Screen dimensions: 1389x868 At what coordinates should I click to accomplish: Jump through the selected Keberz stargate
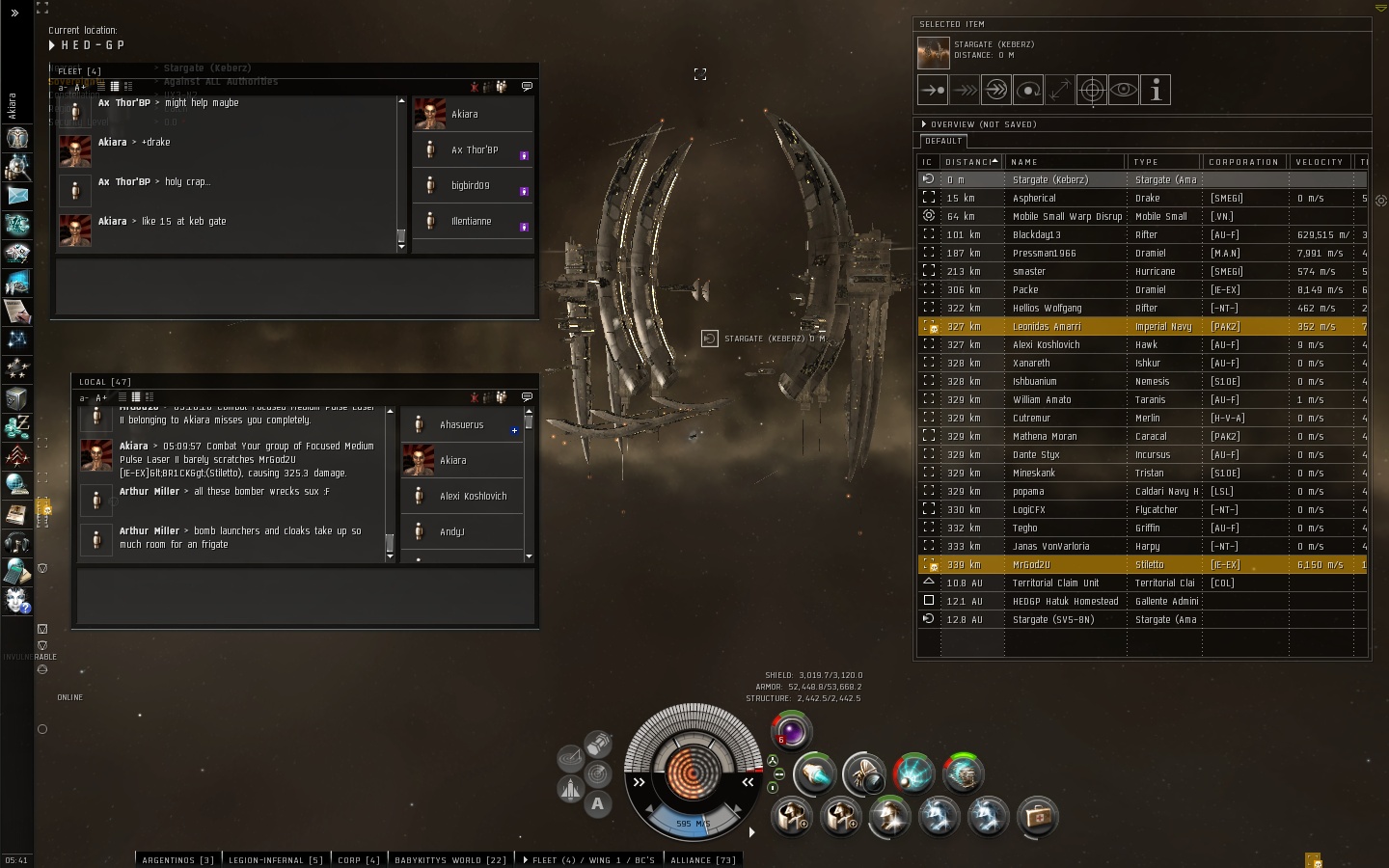996,90
